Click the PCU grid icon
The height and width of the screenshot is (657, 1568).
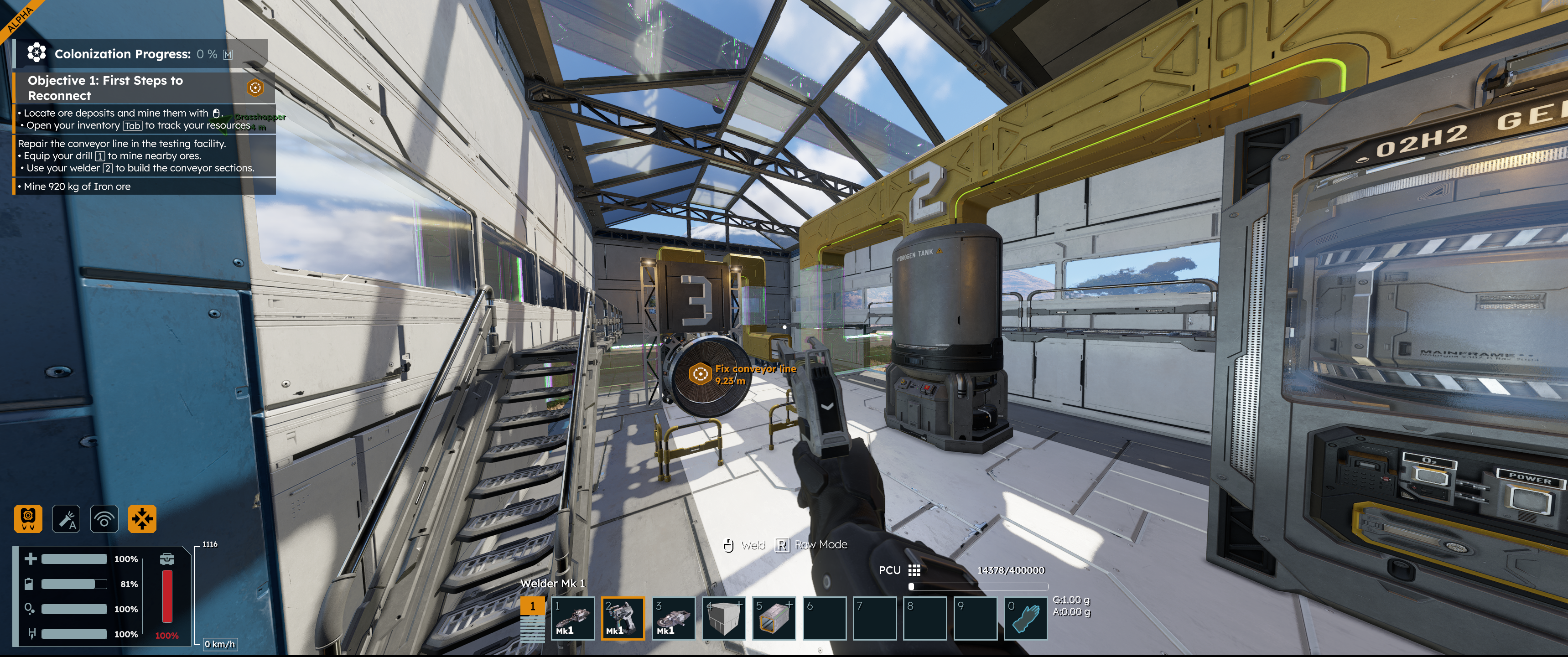[914, 570]
